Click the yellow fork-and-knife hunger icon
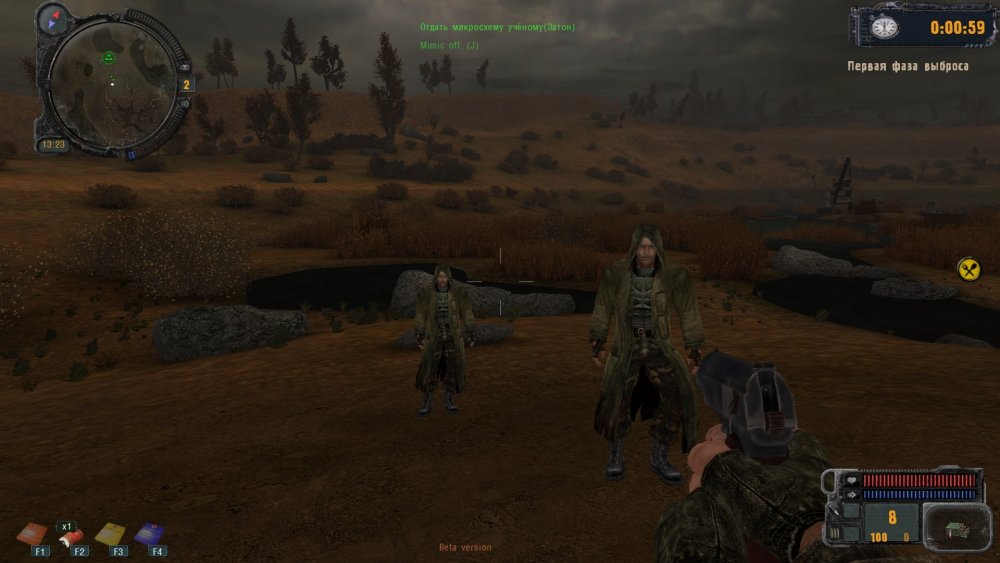Viewport: 1000px width, 563px height. [x=969, y=269]
